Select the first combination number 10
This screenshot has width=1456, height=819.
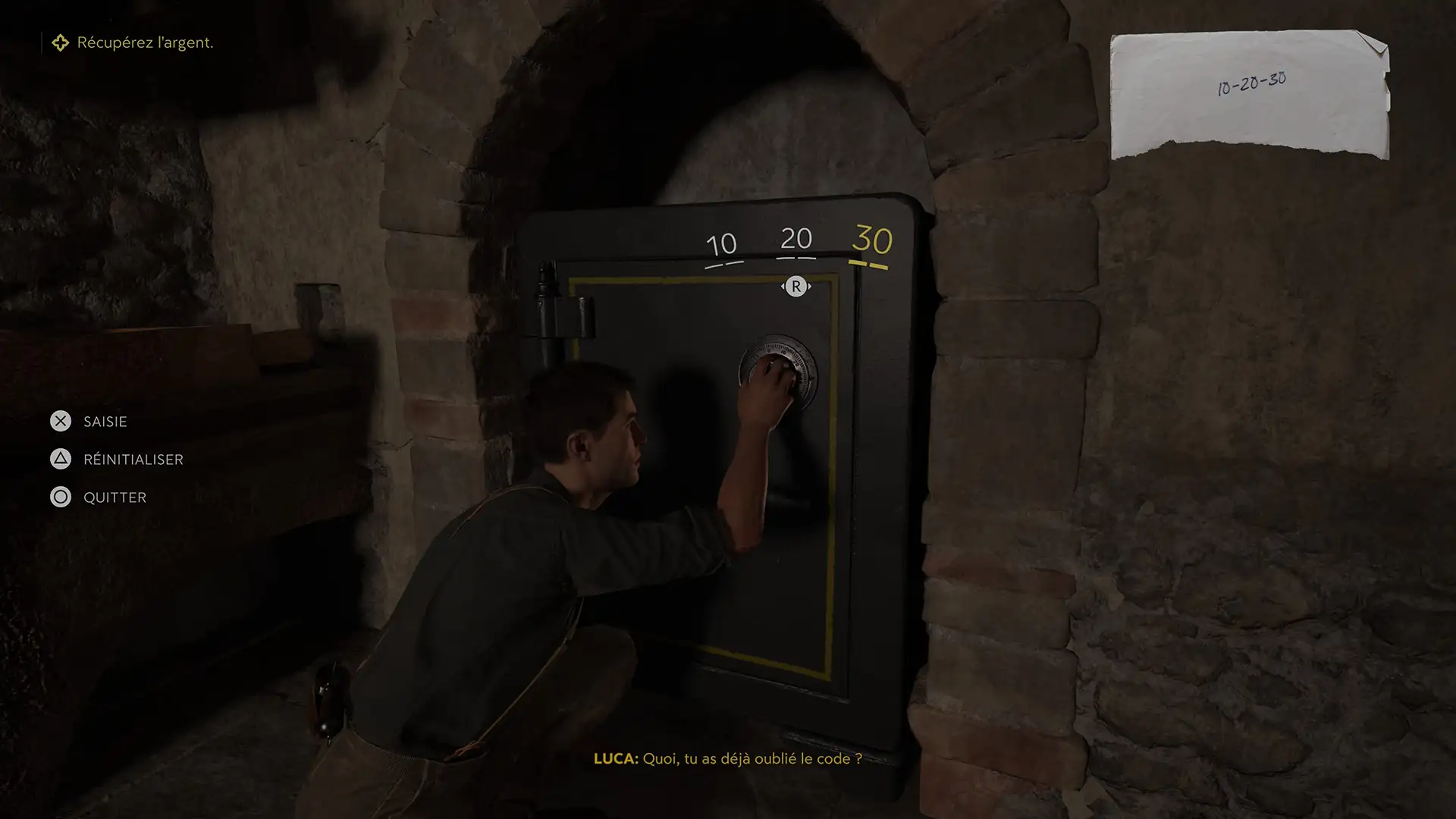coord(721,245)
